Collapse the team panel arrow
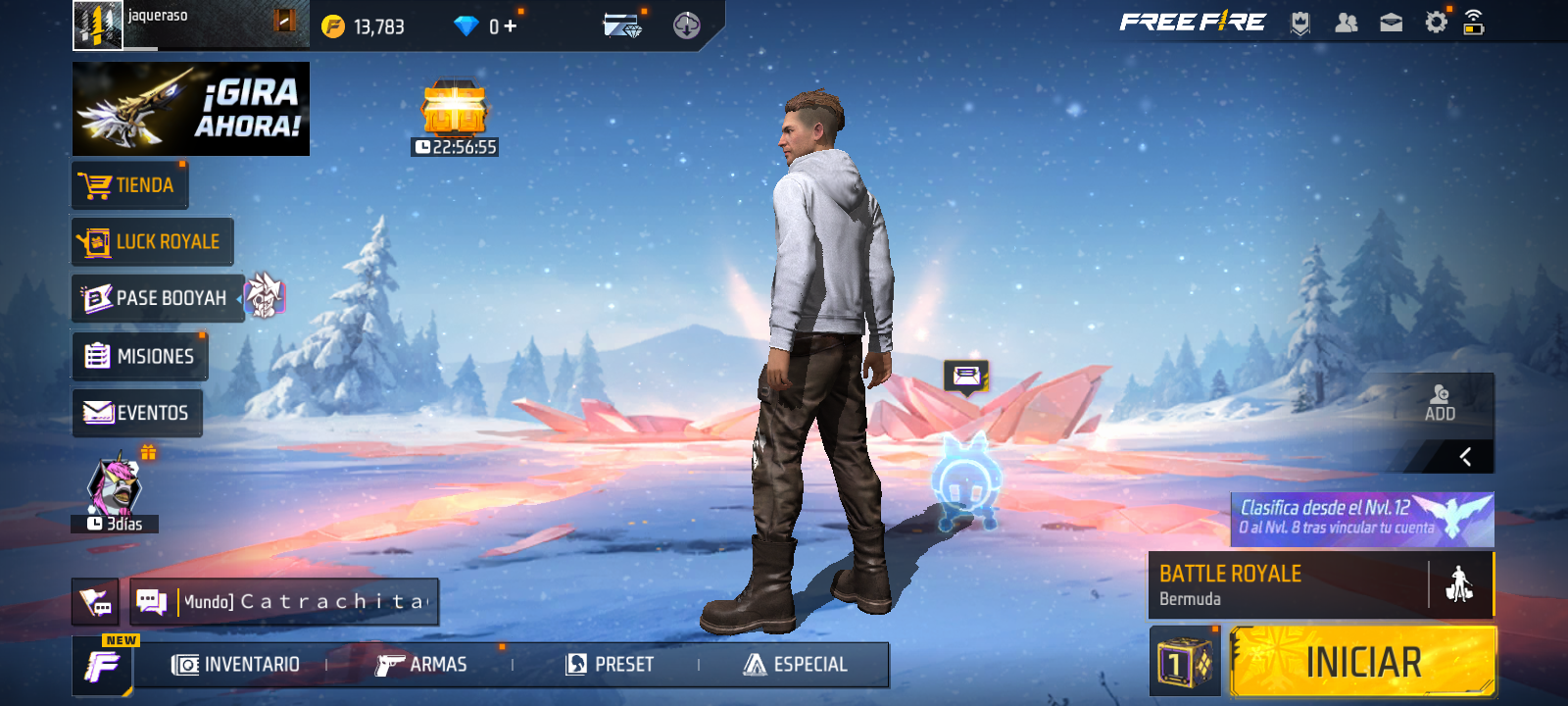 click(x=1465, y=457)
